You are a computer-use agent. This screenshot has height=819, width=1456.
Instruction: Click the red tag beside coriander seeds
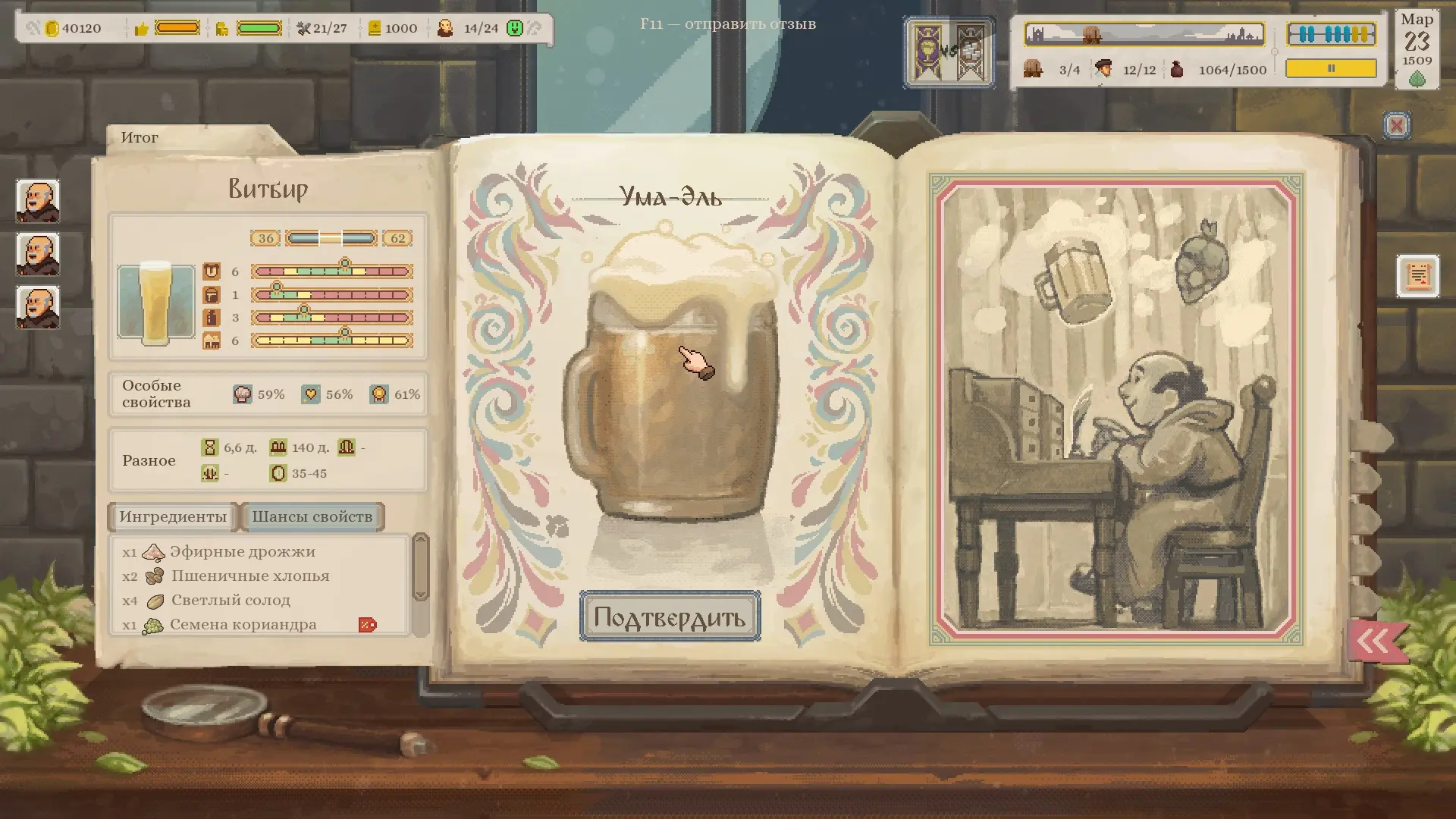point(368,625)
